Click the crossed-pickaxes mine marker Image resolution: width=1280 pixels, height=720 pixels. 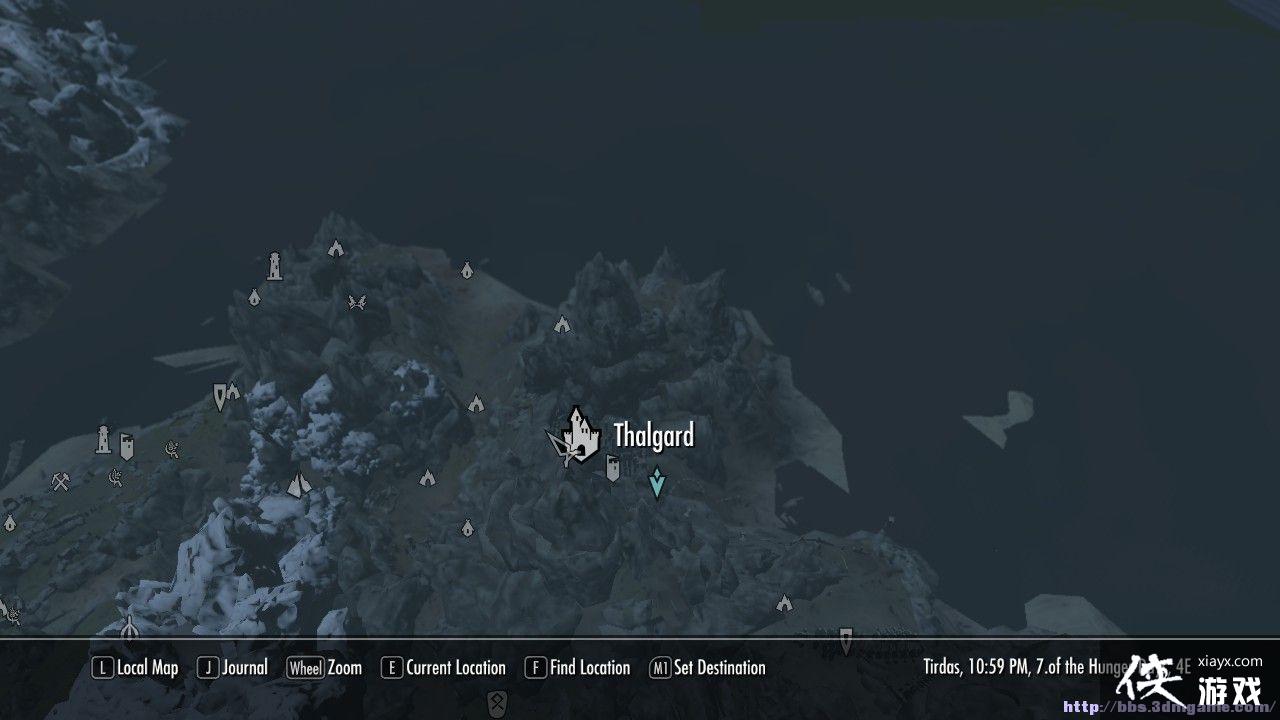coord(59,482)
